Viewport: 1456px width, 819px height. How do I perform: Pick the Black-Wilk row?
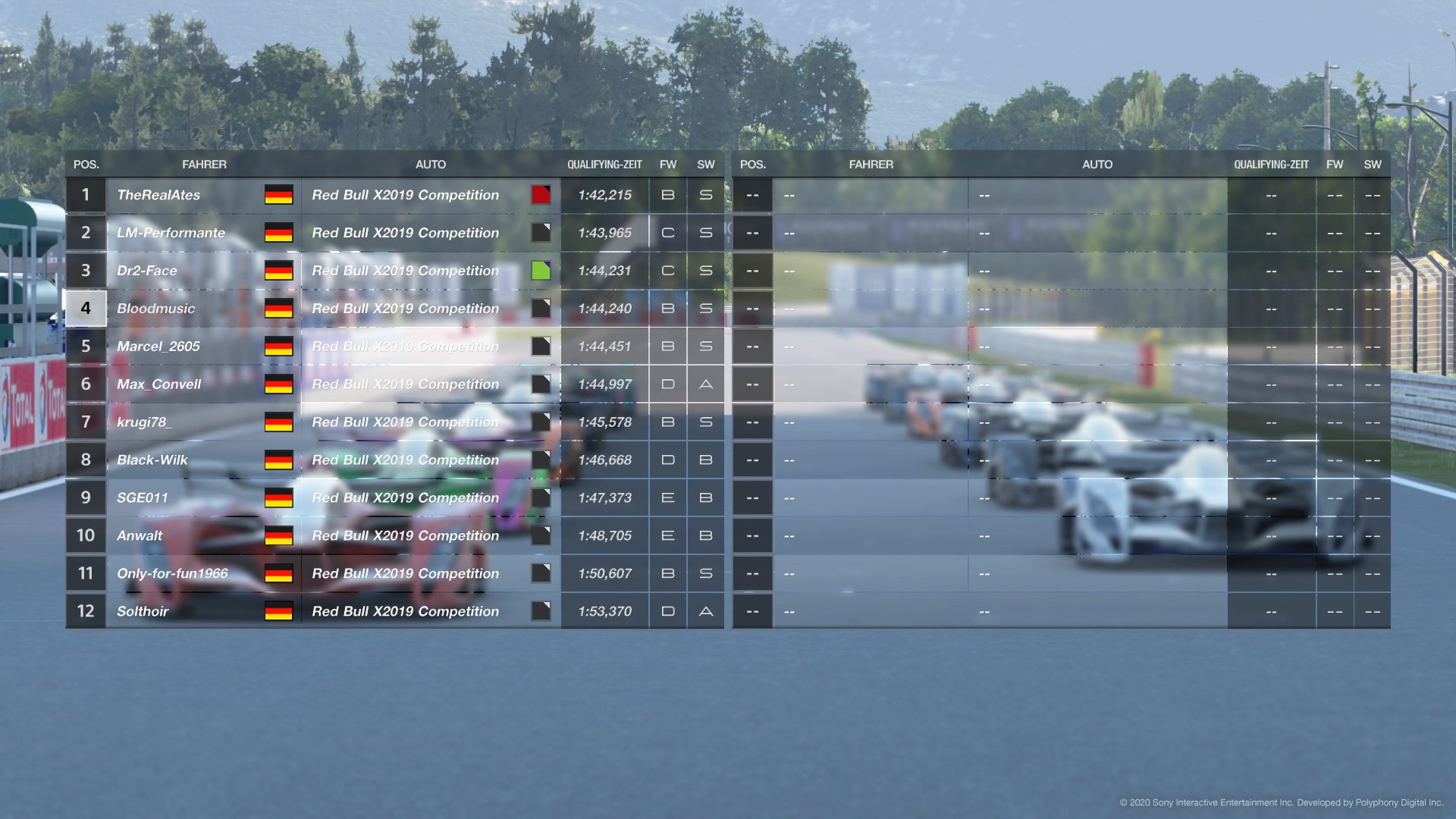coord(152,460)
